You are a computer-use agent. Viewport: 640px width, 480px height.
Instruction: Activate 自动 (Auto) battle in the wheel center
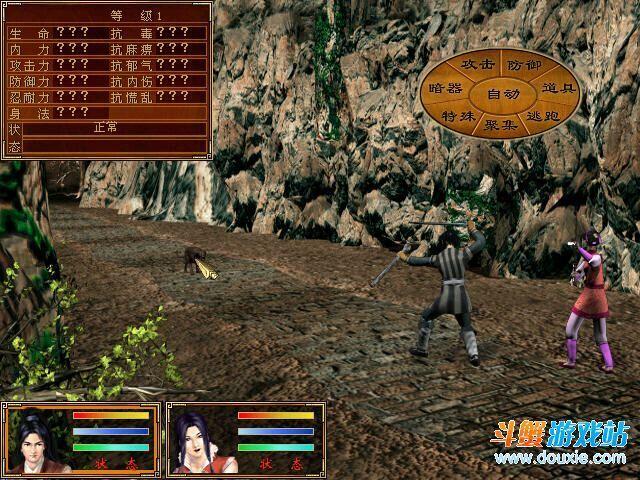click(502, 94)
